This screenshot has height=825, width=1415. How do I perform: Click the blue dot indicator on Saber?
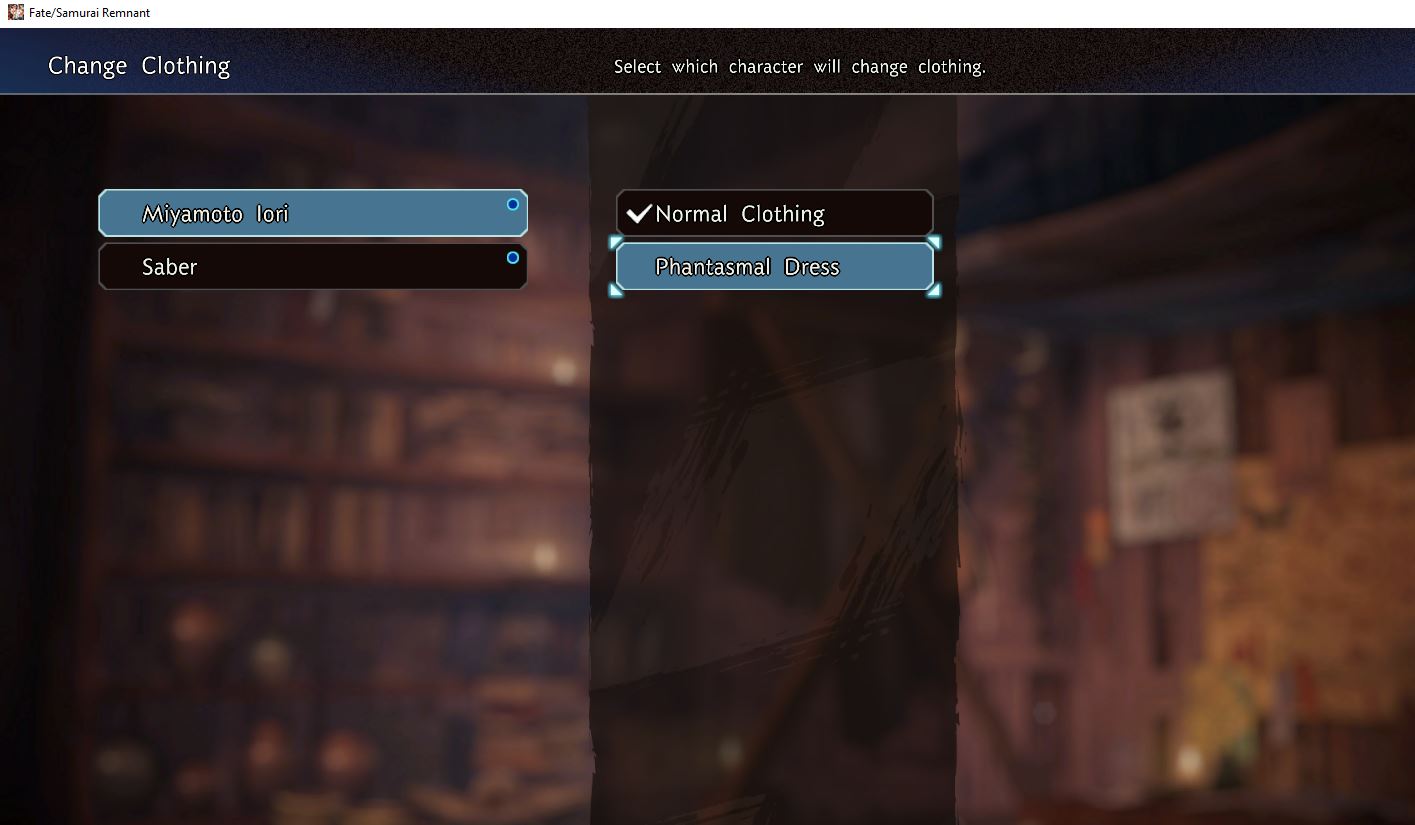(x=512, y=257)
